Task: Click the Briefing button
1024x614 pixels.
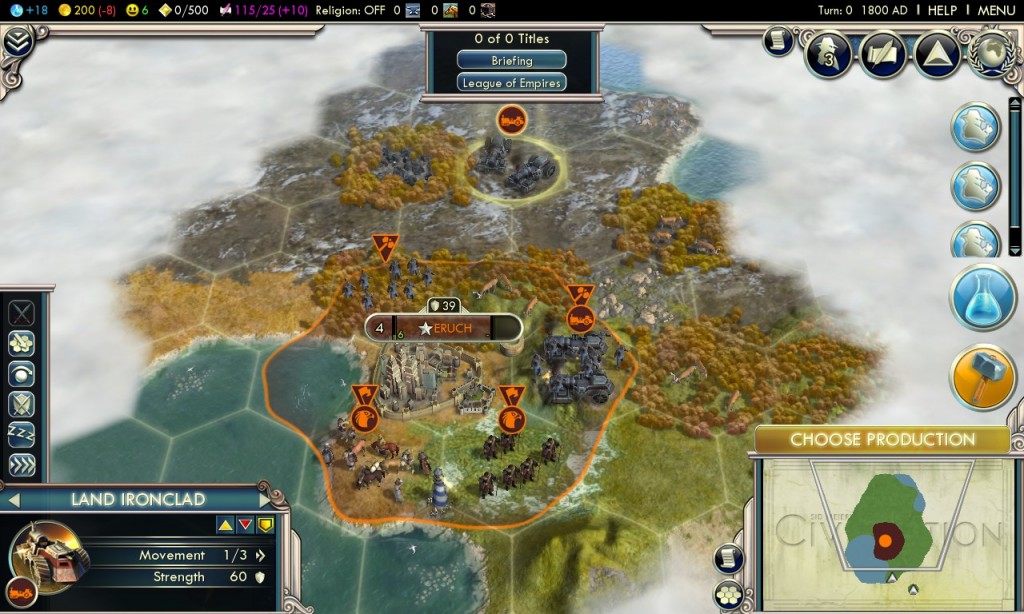Action: point(511,61)
